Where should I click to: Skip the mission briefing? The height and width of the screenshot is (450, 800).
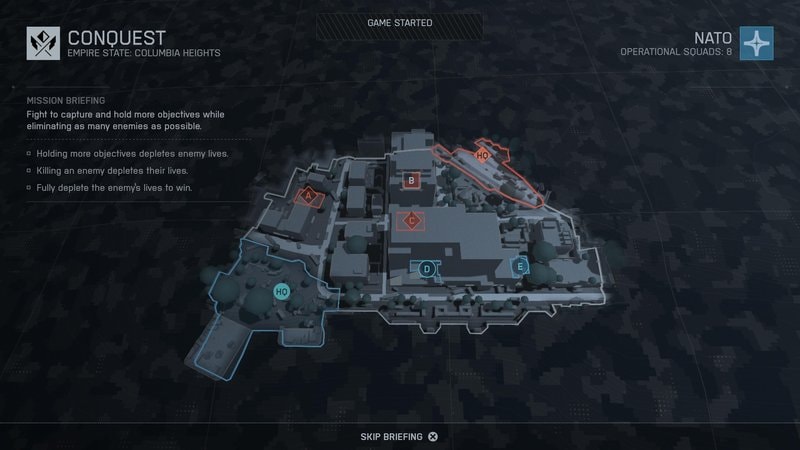[x=399, y=437]
